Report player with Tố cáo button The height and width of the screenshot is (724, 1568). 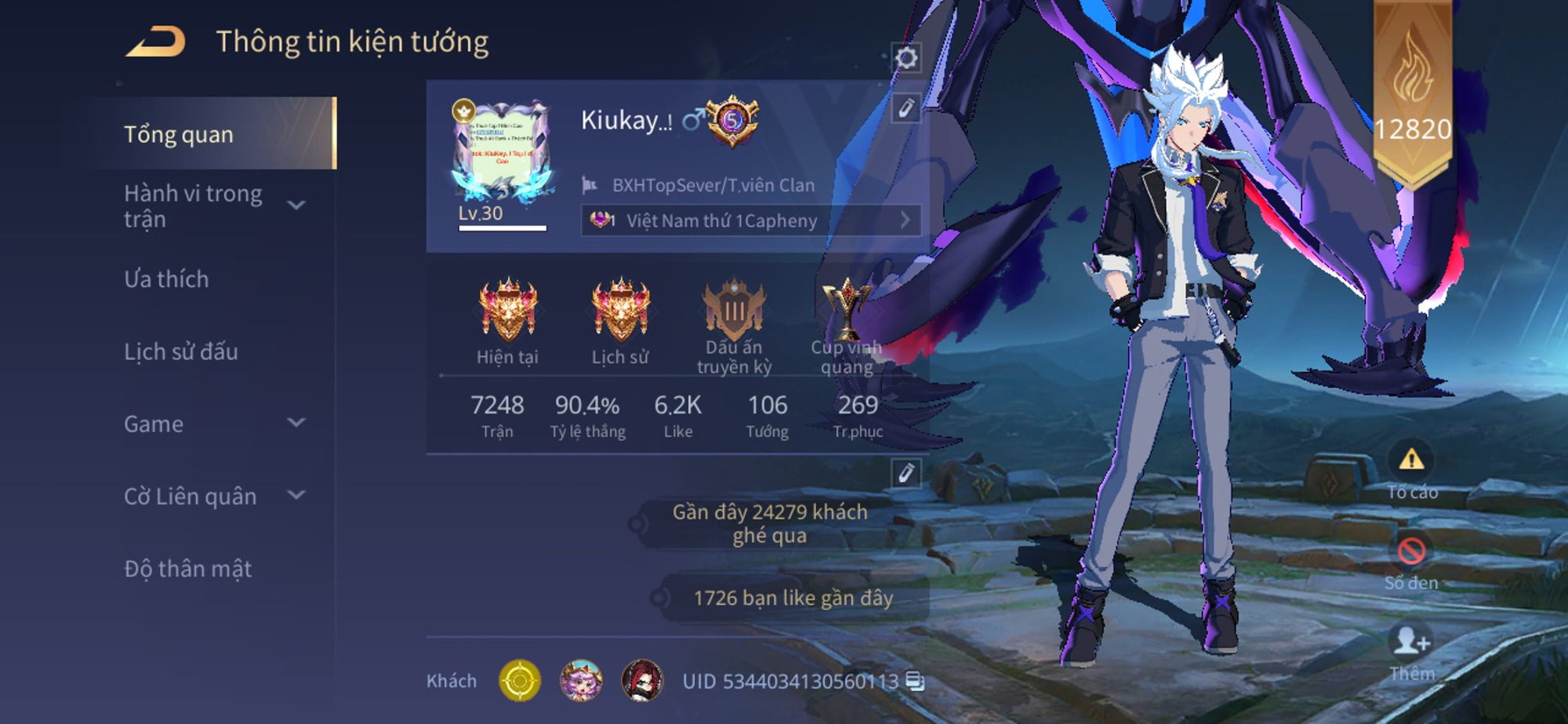coord(1411,469)
